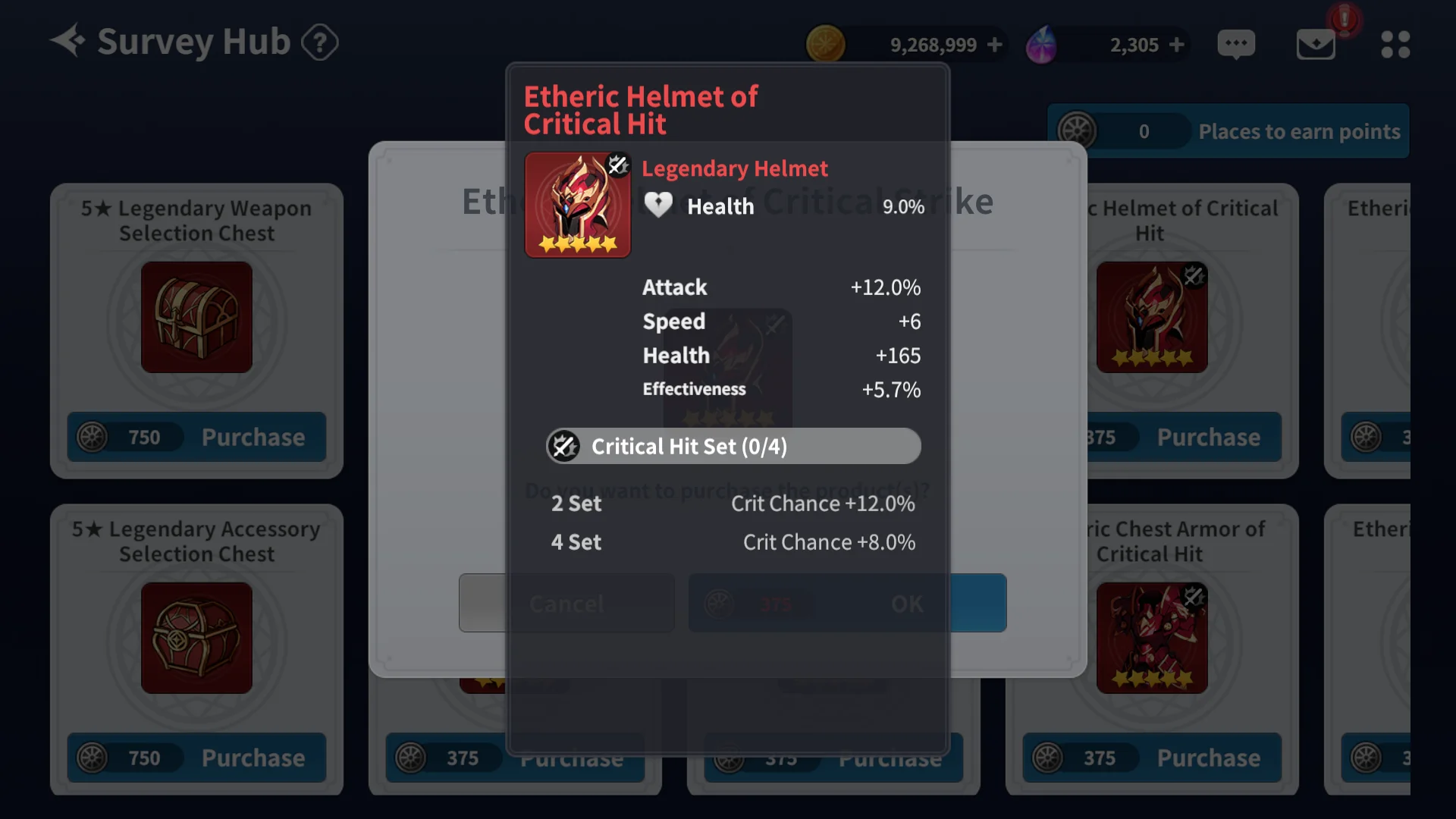This screenshot has height=819, width=1456.
Task: Purchase the Helmet of Critical Hit
Action: (1208, 438)
